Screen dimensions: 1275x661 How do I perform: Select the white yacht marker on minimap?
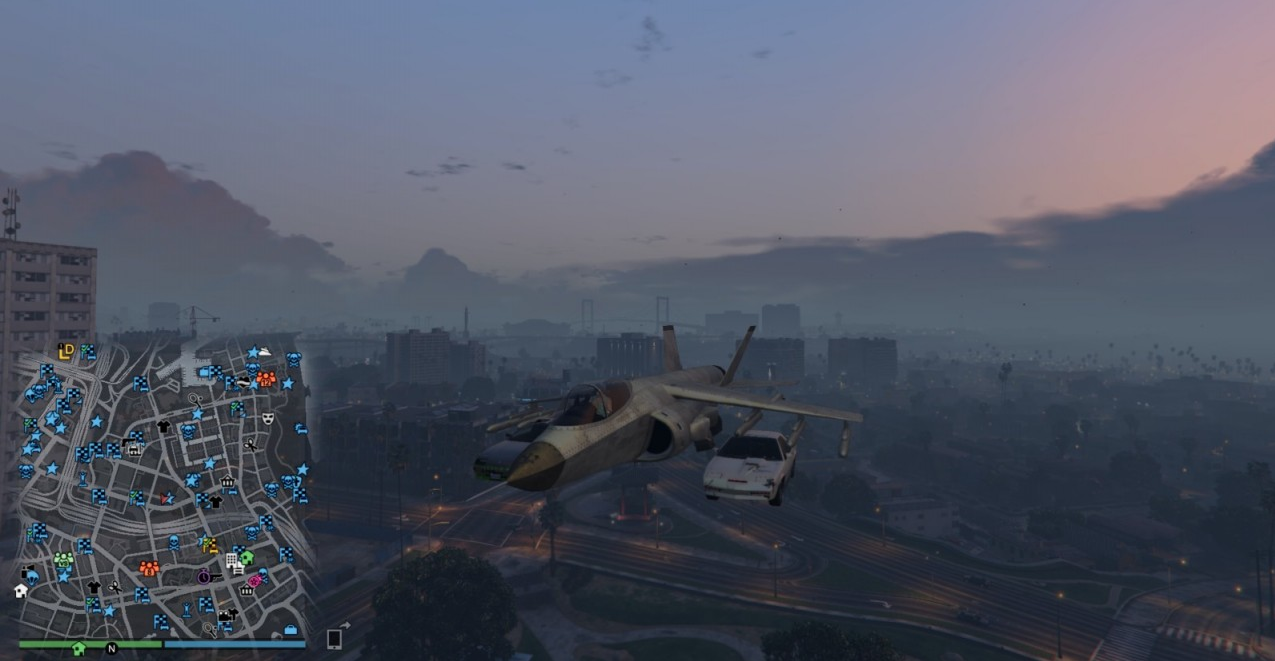pyautogui.click(x=264, y=352)
